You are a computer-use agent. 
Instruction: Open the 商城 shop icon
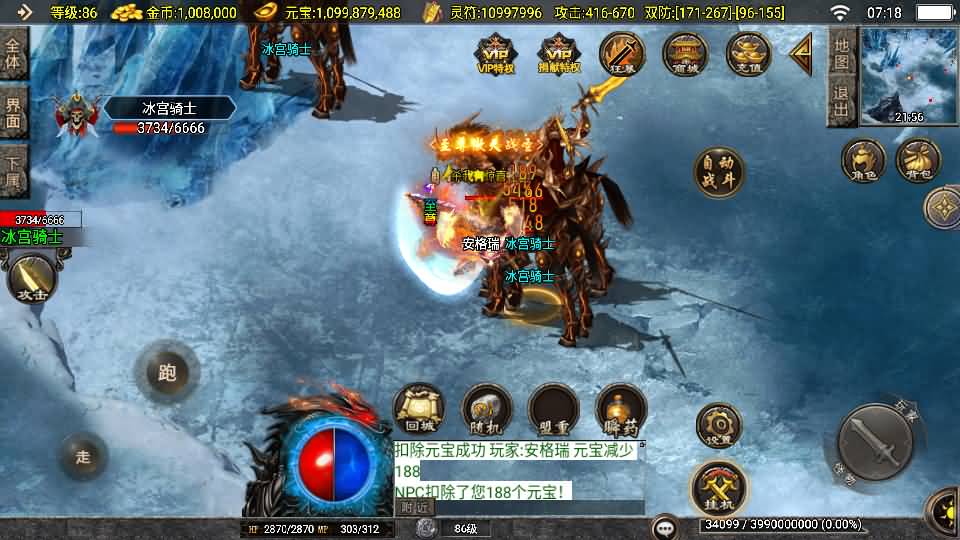[x=686, y=54]
